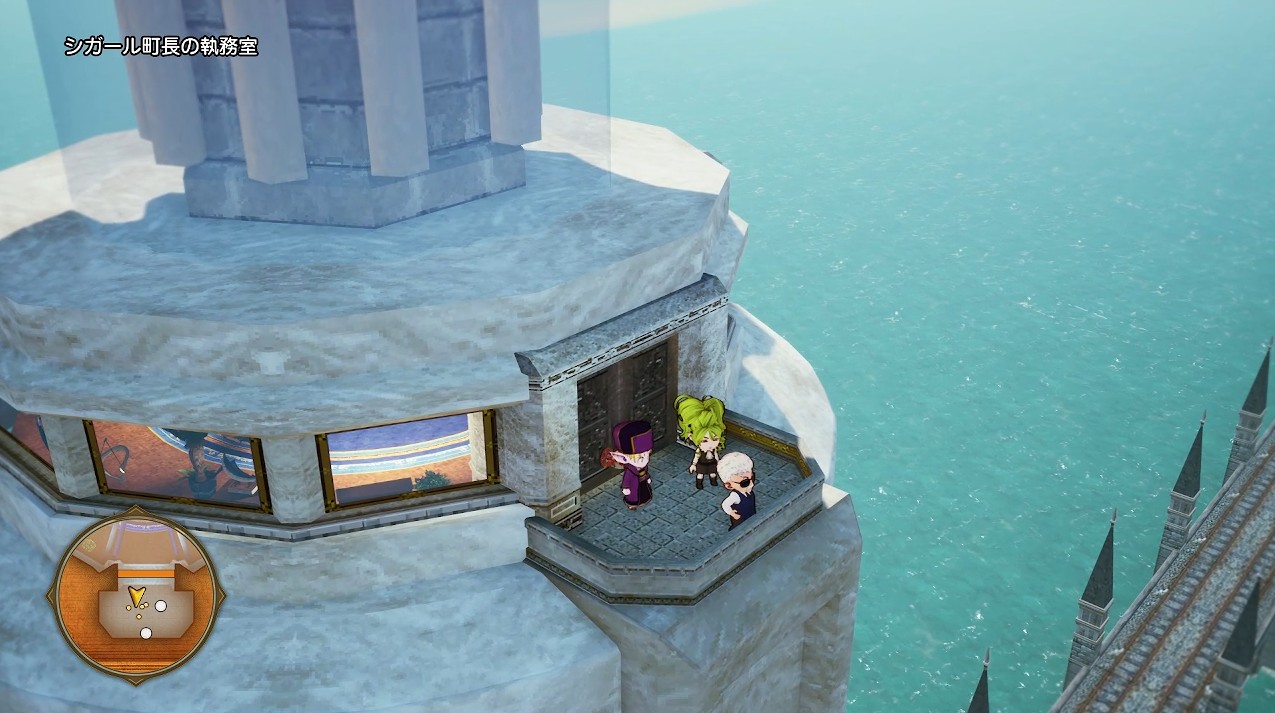This screenshot has width=1275, height=713.
Task: Open the circular minimap
Action: 136,595
